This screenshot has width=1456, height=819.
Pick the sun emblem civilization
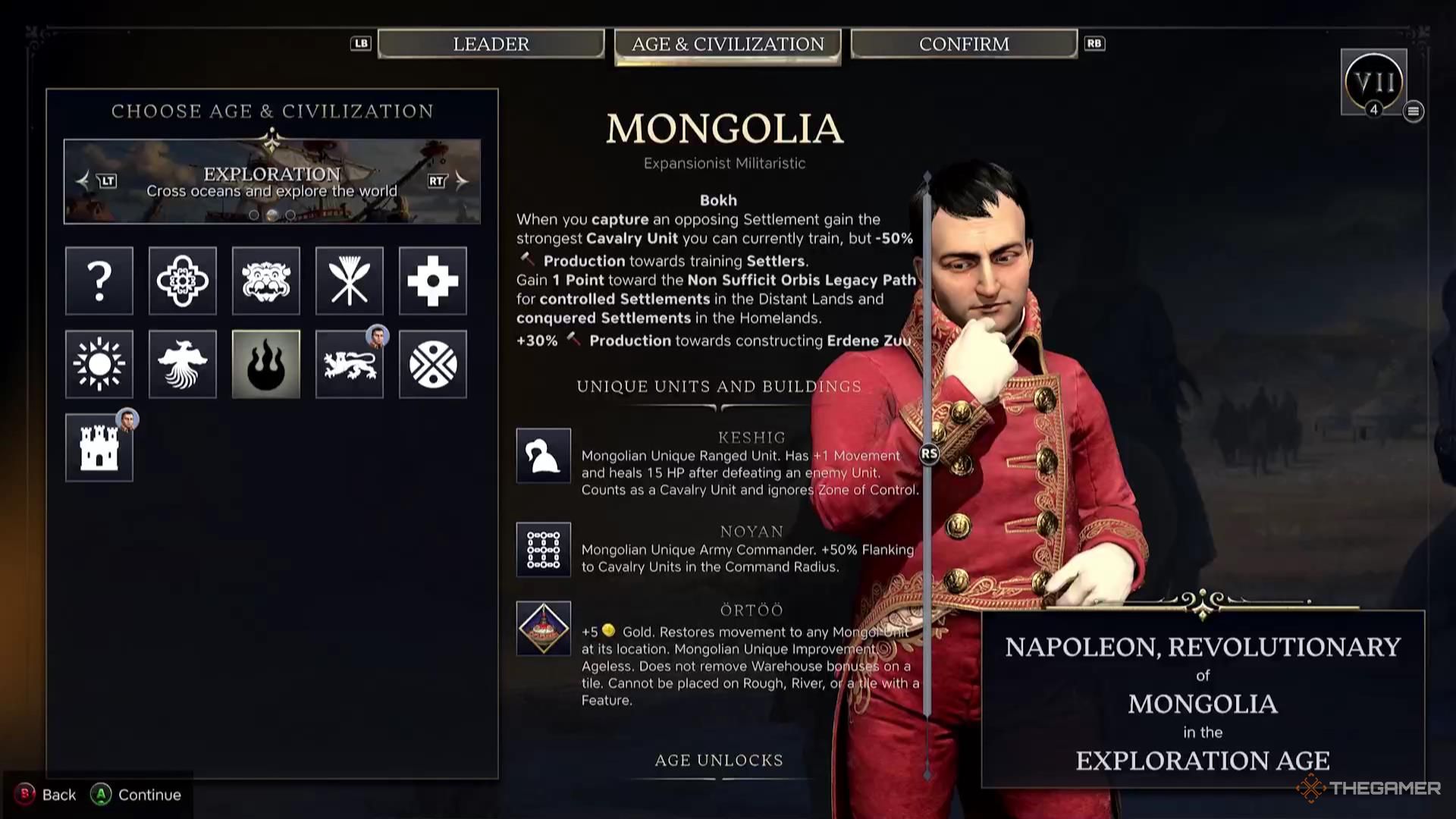[x=99, y=364]
